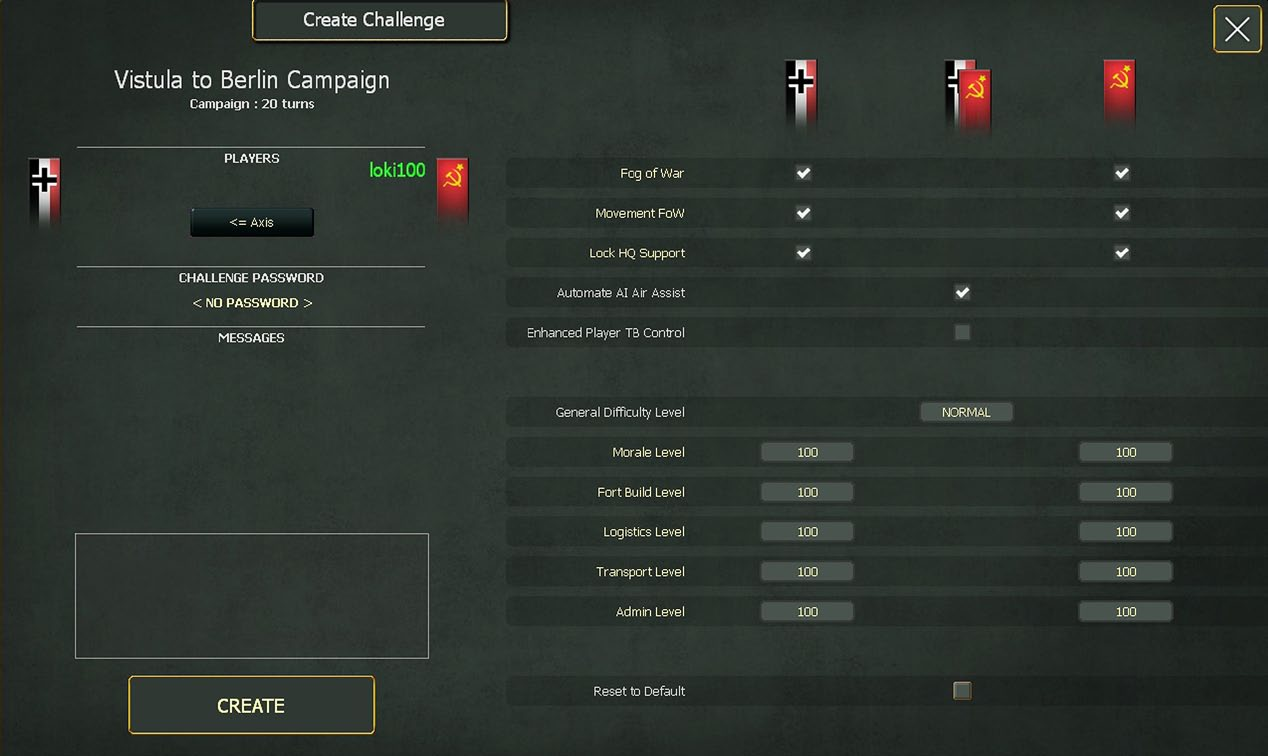Enable Enhanced Player TB Control

(962, 332)
